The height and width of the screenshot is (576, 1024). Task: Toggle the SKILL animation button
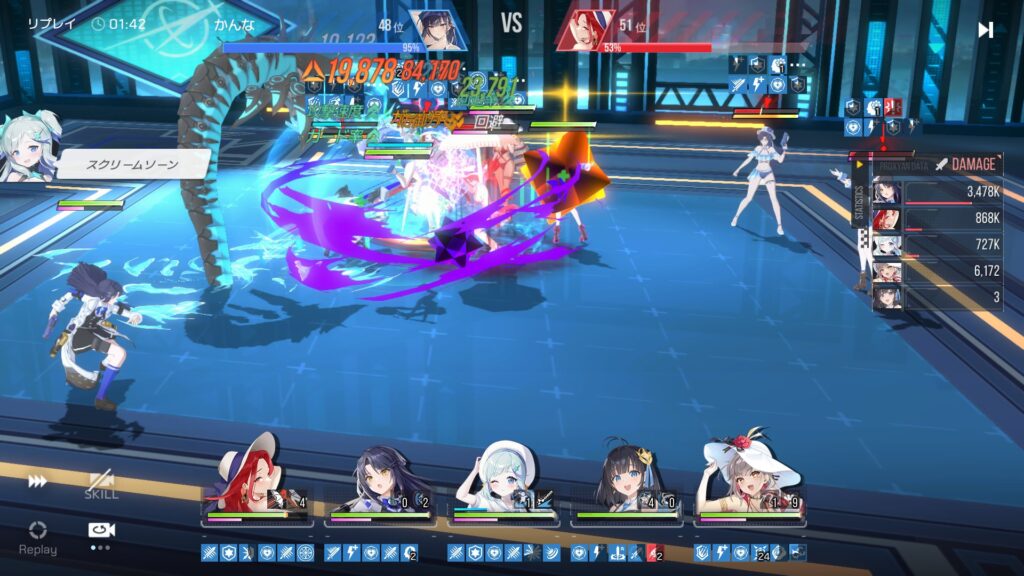click(x=100, y=485)
